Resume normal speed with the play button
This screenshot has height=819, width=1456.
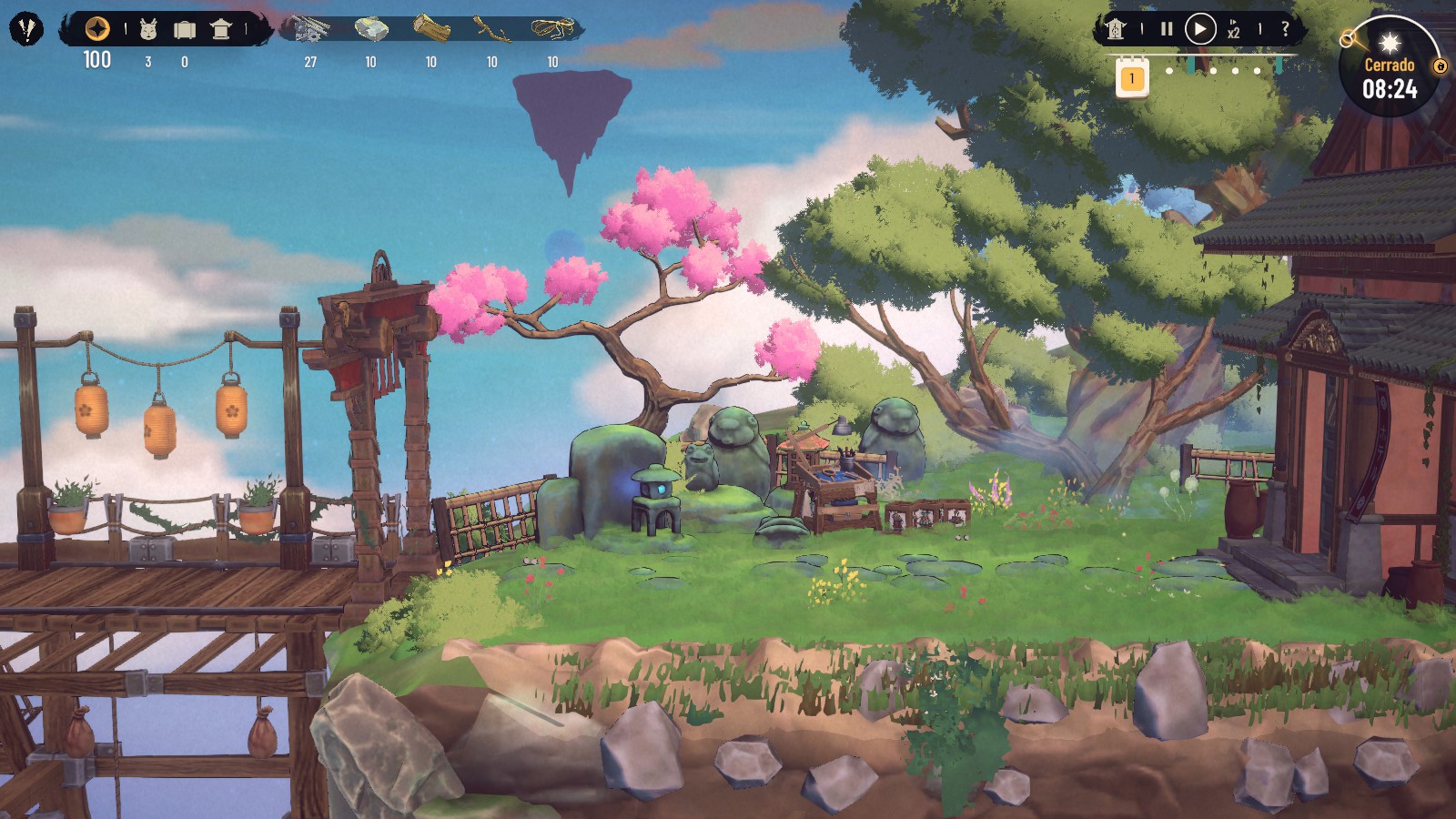pos(1200,29)
